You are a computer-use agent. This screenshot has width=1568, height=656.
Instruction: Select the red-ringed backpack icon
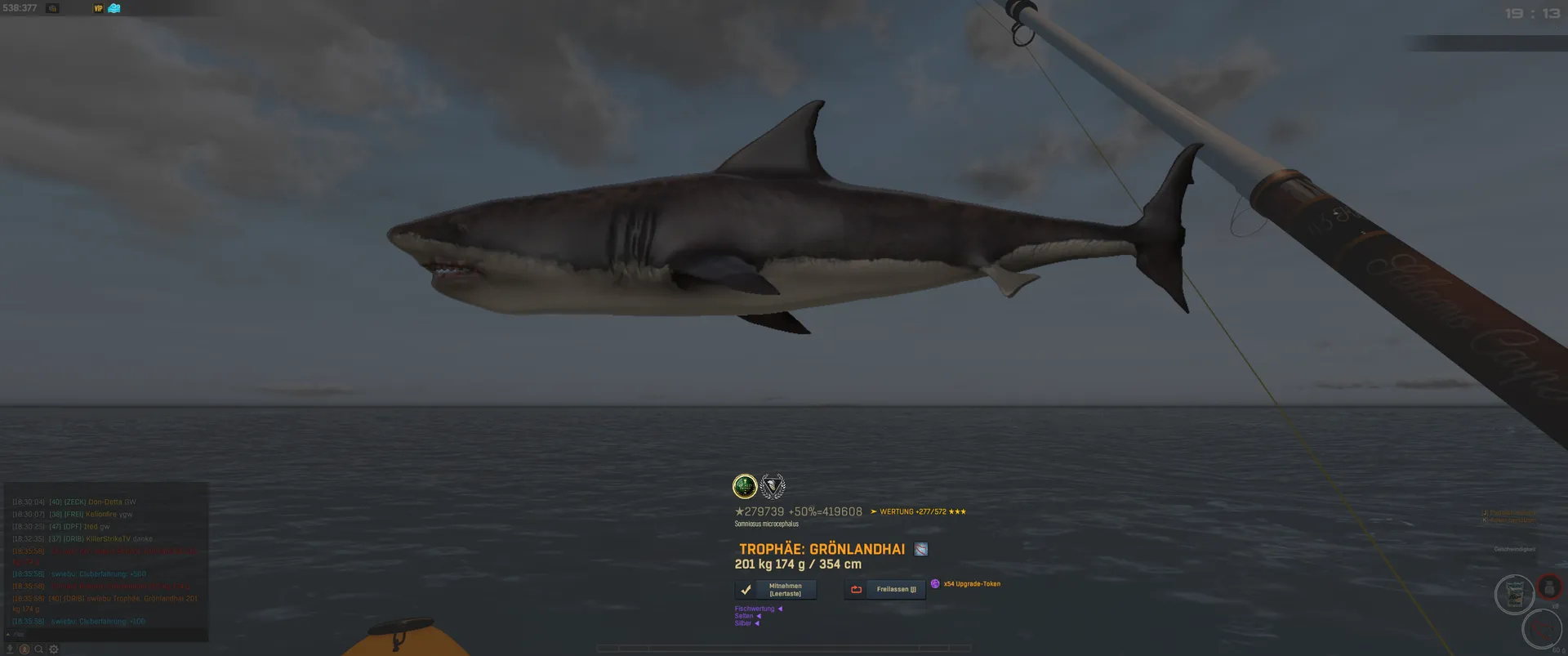click(1549, 587)
